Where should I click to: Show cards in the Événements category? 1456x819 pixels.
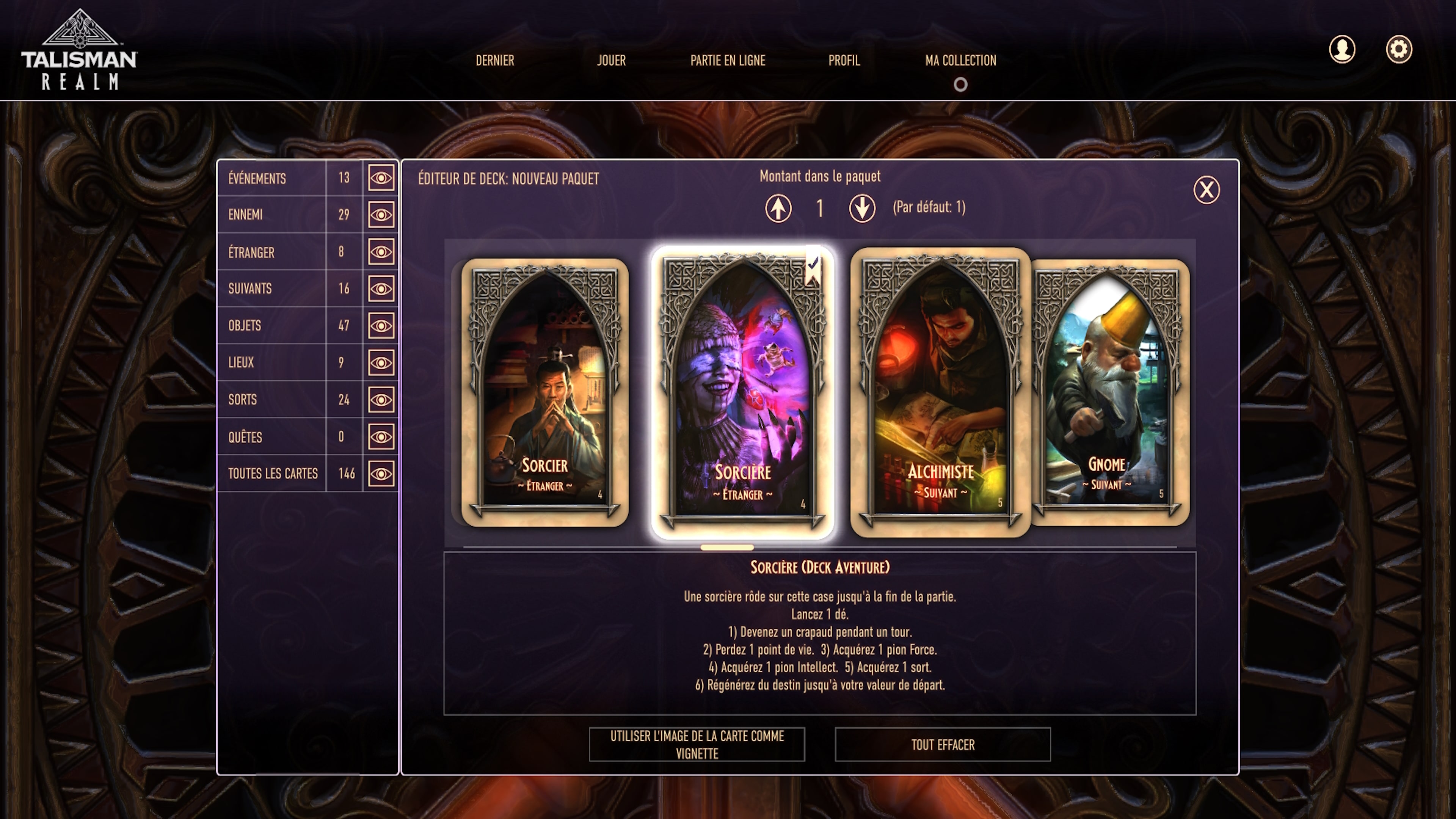pyautogui.click(x=381, y=178)
